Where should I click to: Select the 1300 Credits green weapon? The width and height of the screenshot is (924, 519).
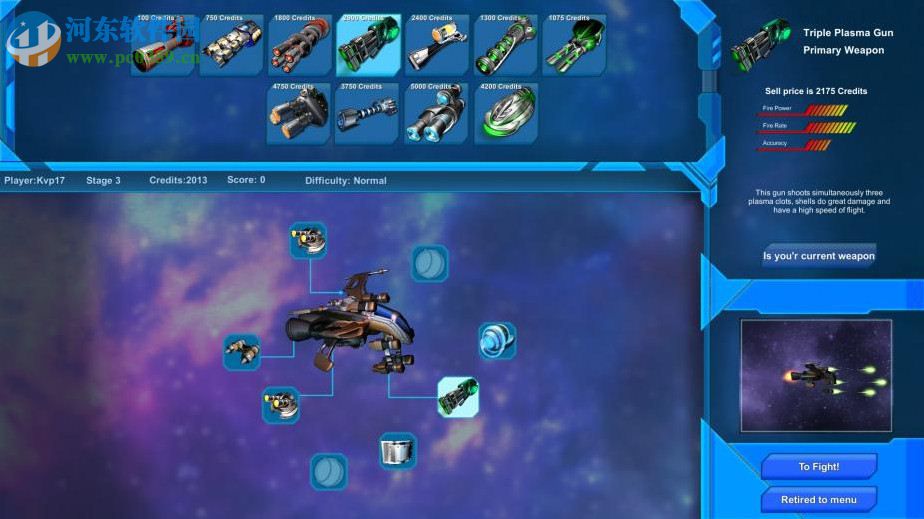(505, 45)
